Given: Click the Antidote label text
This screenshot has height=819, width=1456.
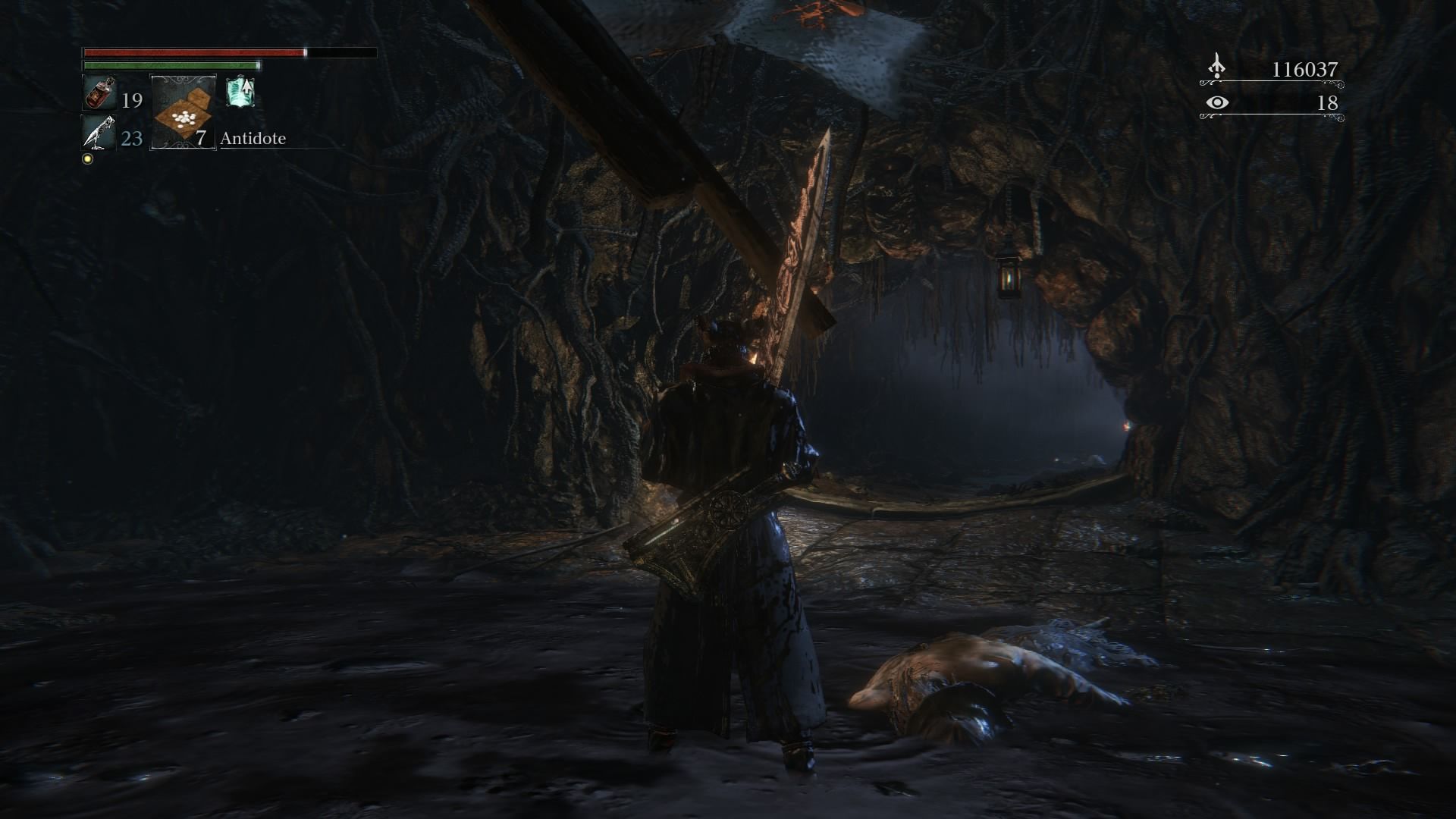Looking at the screenshot, I should (x=253, y=139).
